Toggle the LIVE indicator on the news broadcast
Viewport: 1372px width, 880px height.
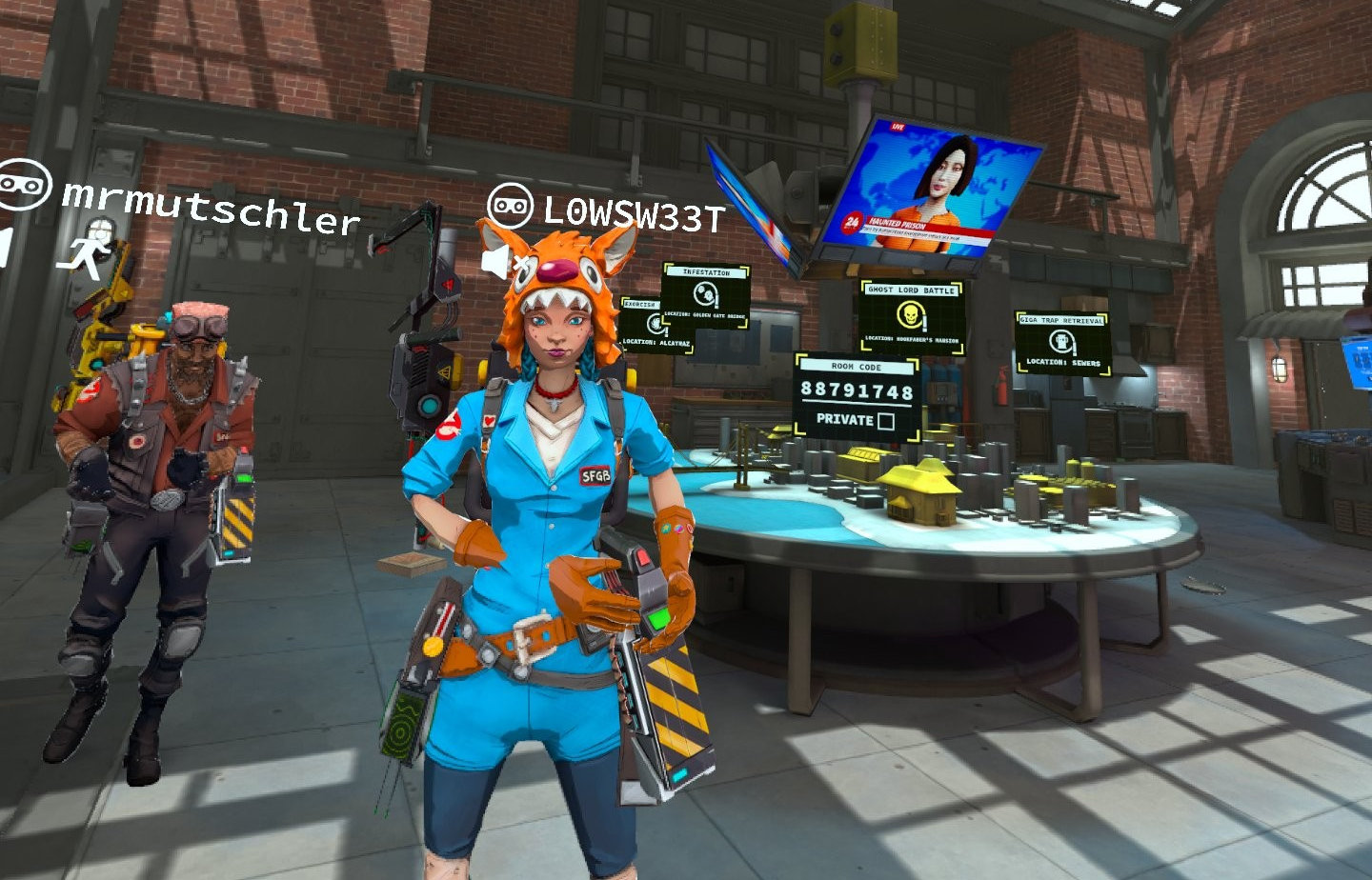(898, 126)
